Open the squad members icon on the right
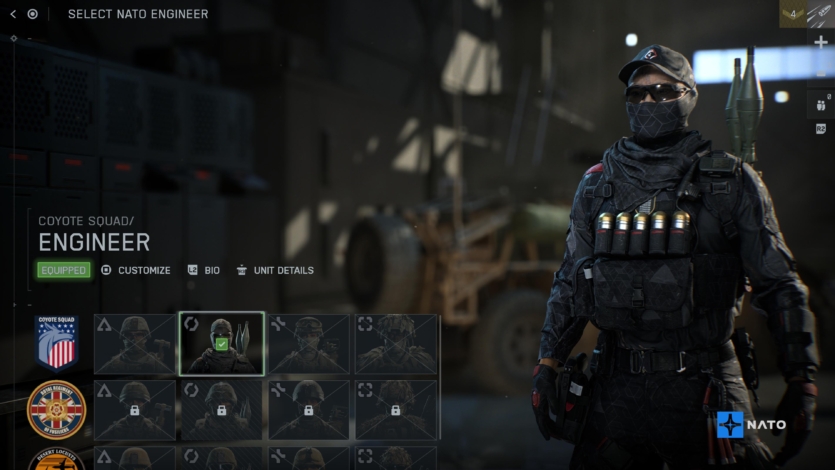The height and width of the screenshot is (470, 835). click(821, 104)
